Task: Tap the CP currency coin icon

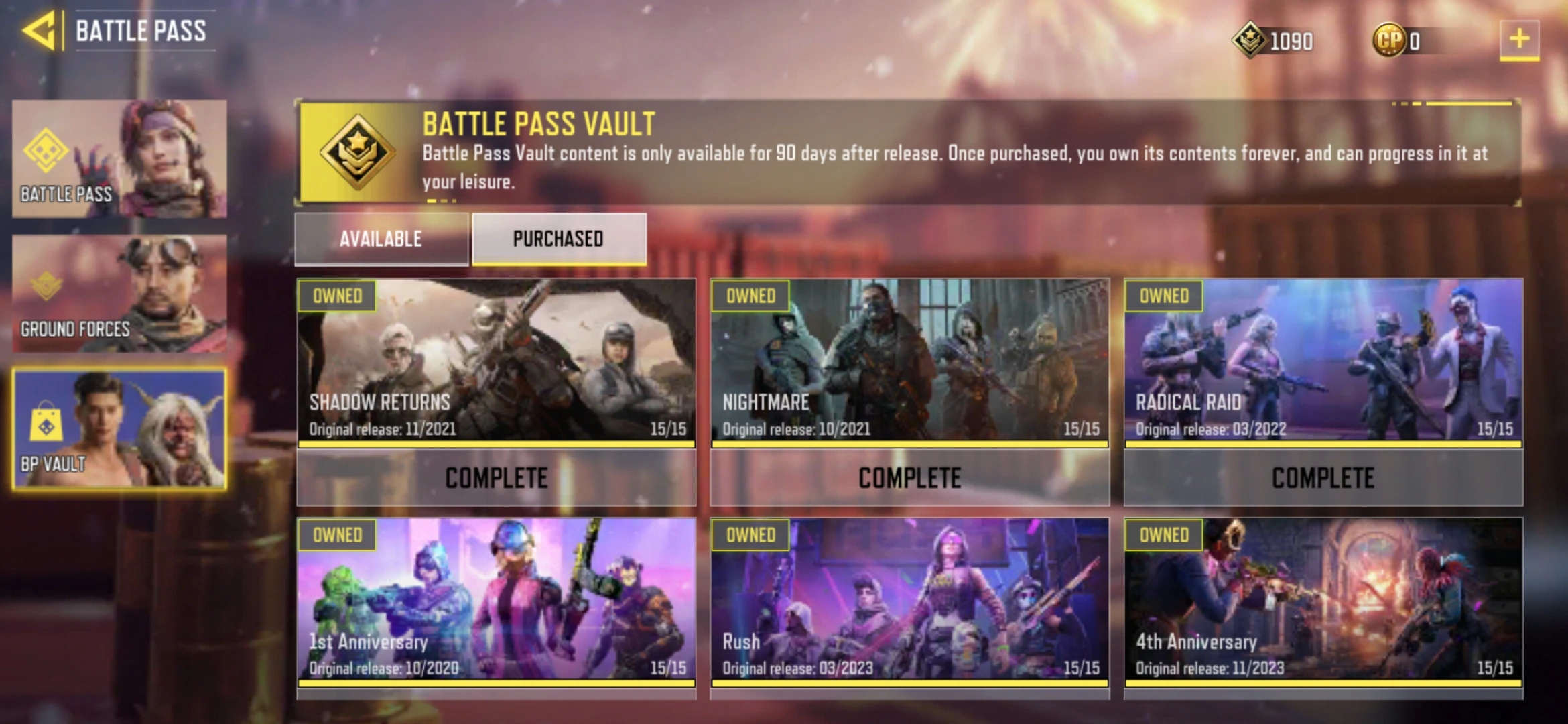Action: click(1388, 40)
